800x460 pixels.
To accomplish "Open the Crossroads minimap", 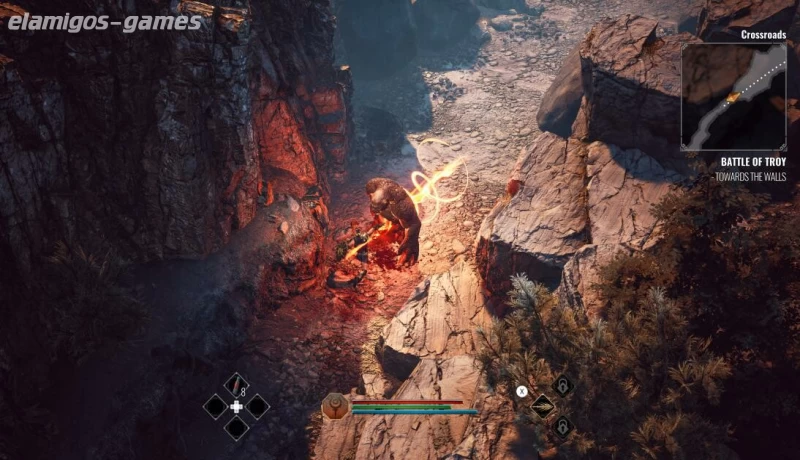I will click(733, 96).
